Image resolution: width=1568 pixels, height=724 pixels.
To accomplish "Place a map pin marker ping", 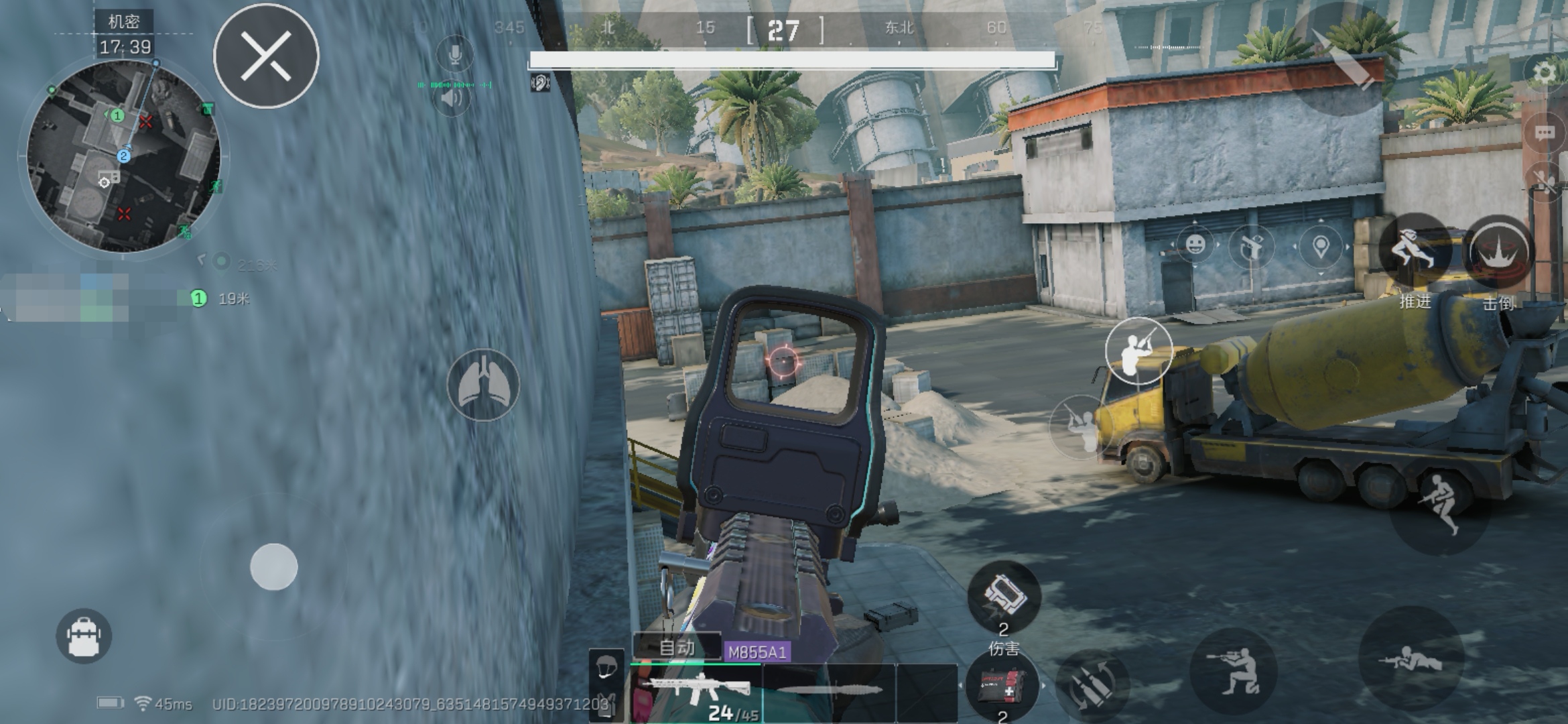I will [1320, 247].
